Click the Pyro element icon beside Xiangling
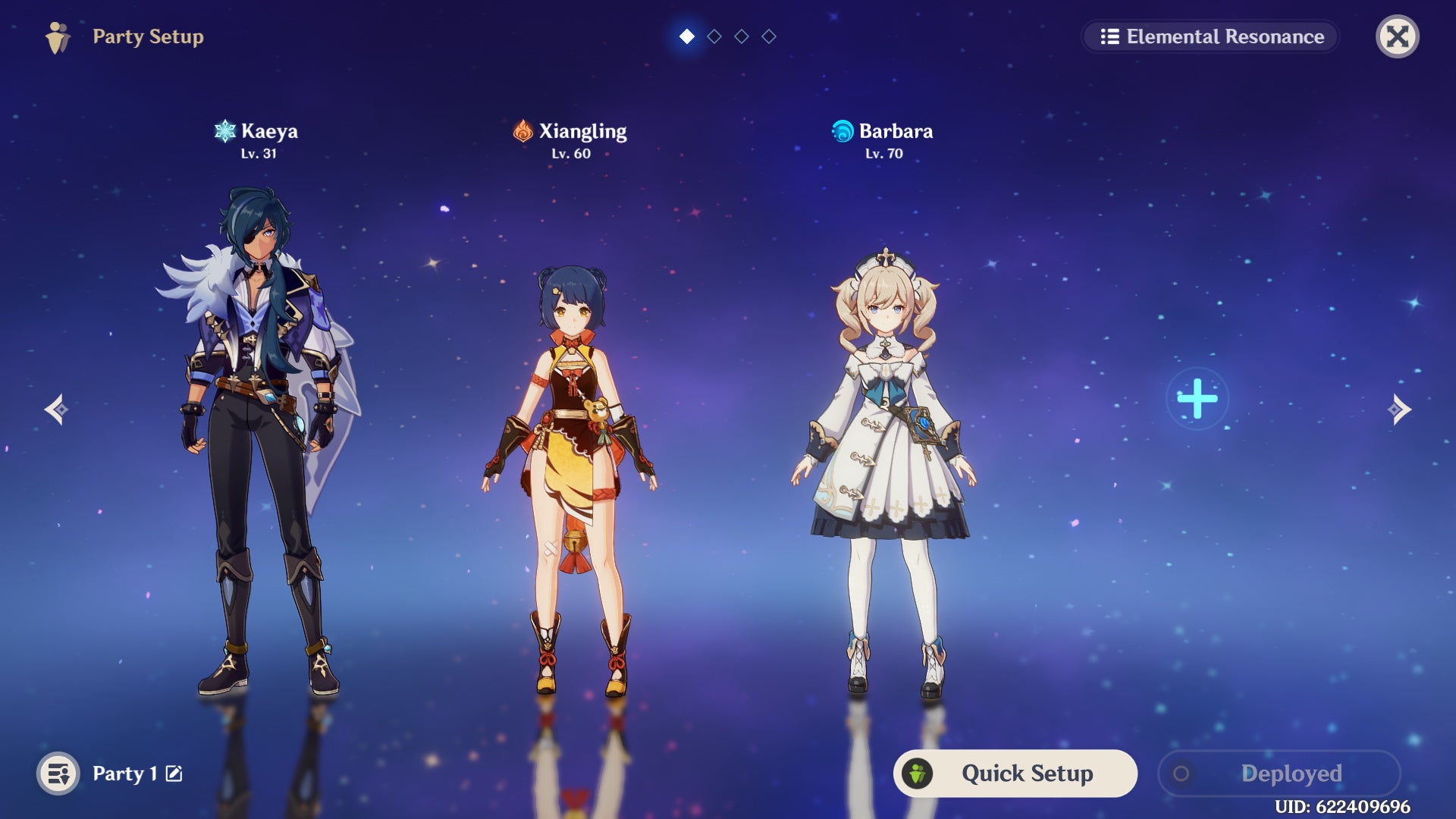 [x=522, y=130]
